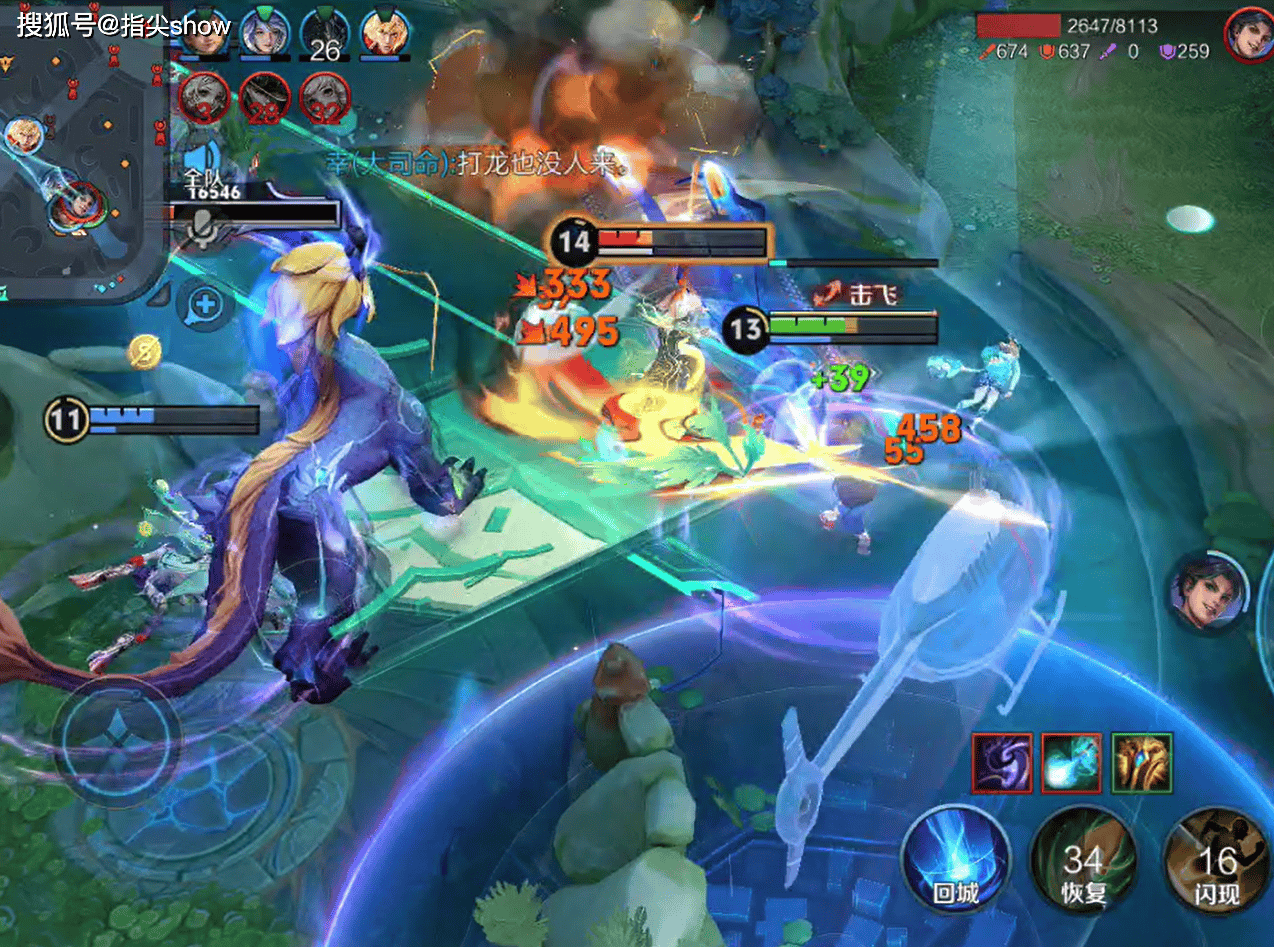
Task: Click the gold coin shop icon
Action: click(144, 352)
